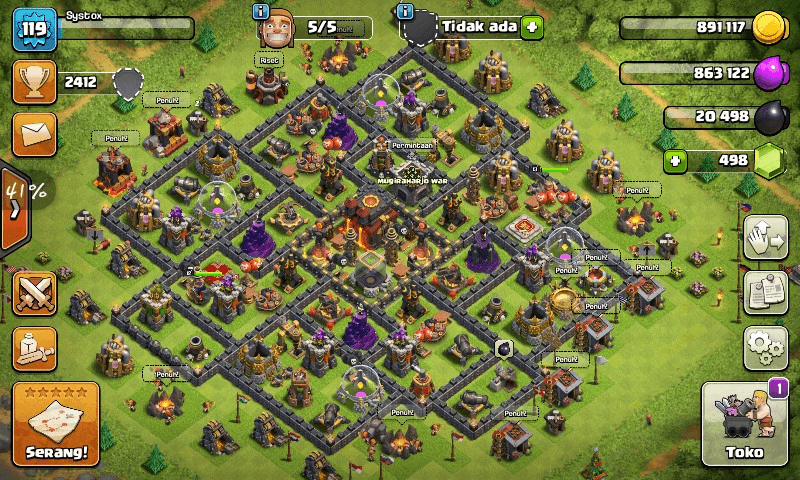The image size is (800, 480).
Task: Click the level 119 experience badge
Action: [x=32, y=30]
